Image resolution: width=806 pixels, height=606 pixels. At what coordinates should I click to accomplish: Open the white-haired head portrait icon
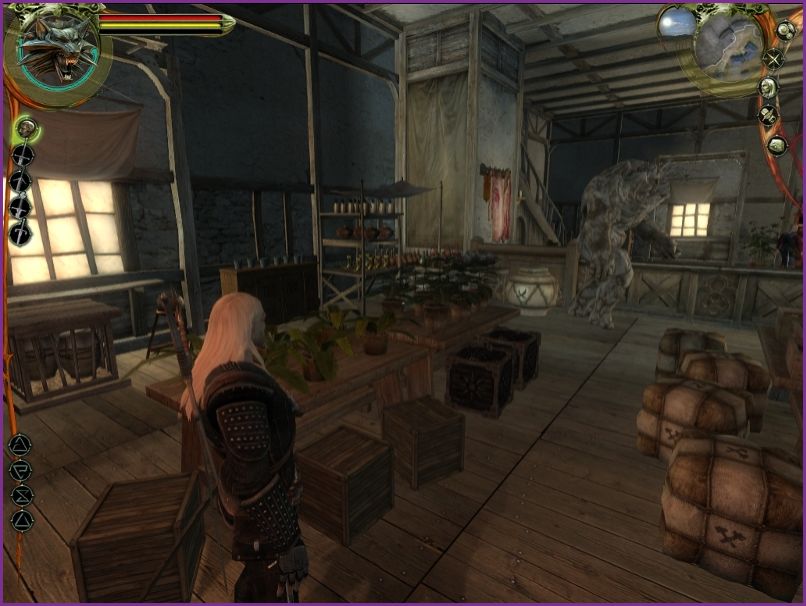point(768,87)
